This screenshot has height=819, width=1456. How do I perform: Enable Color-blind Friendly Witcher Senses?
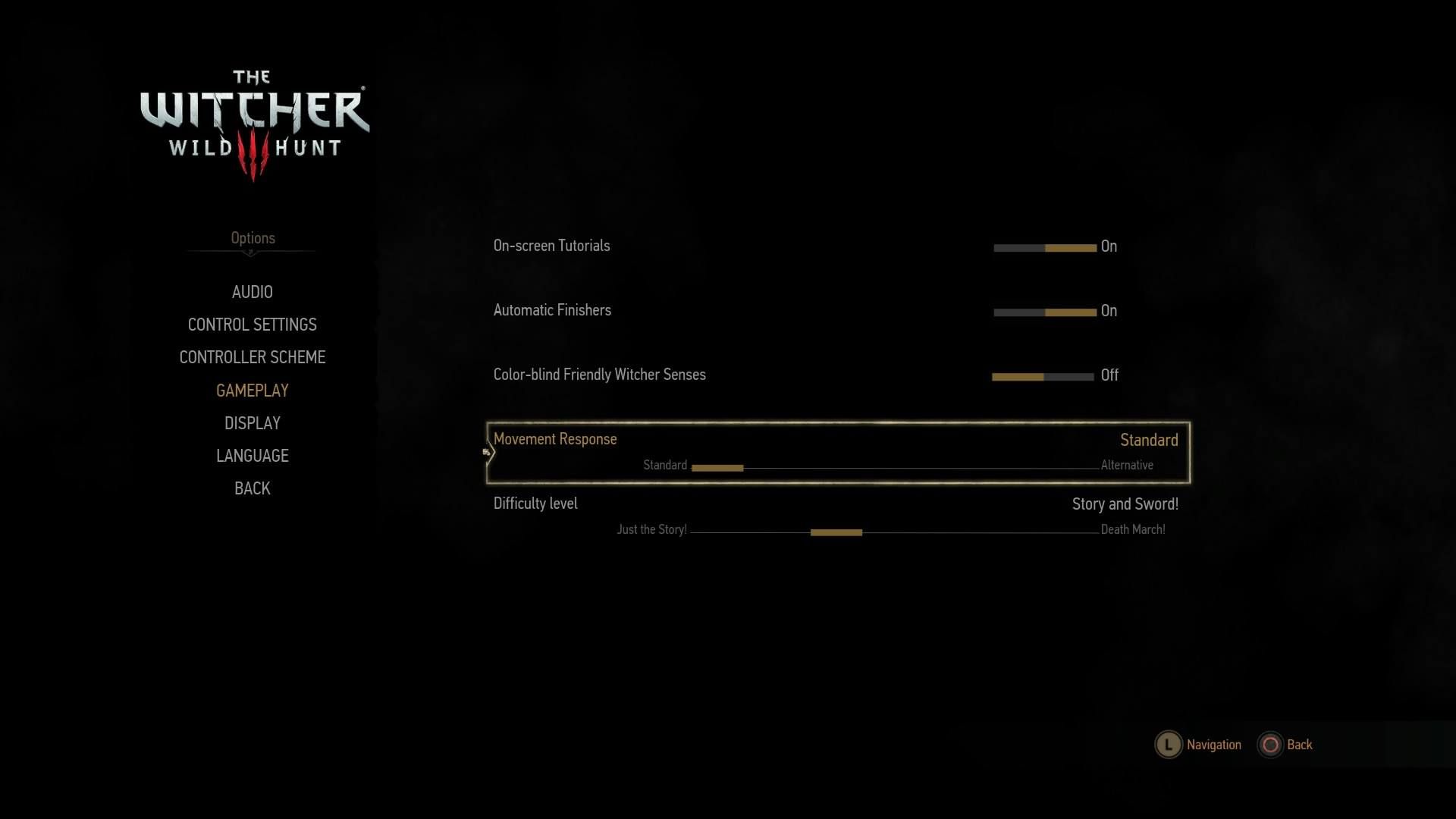tap(1069, 375)
